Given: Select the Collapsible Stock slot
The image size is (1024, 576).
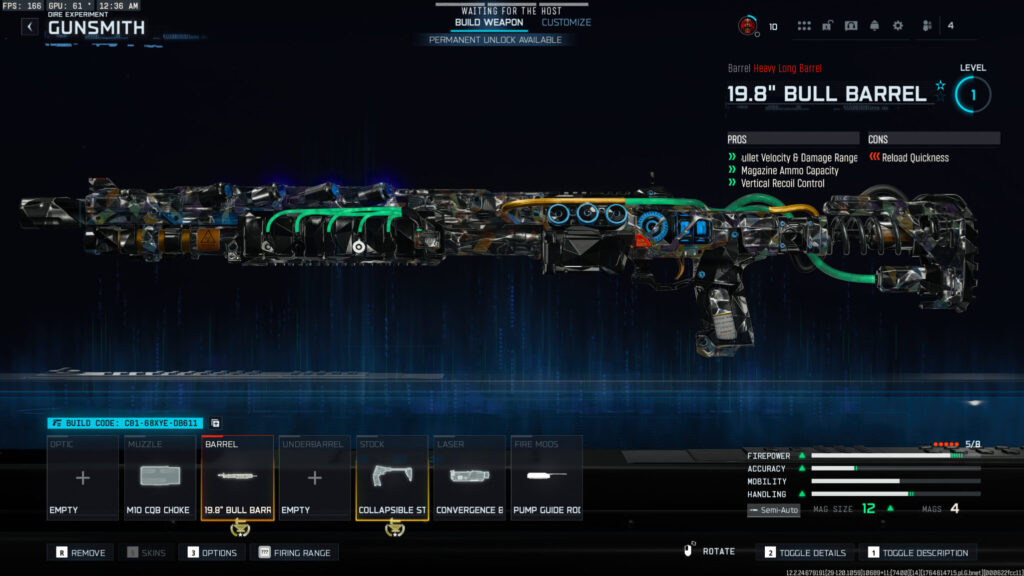Looking at the screenshot, I should 392,478.
